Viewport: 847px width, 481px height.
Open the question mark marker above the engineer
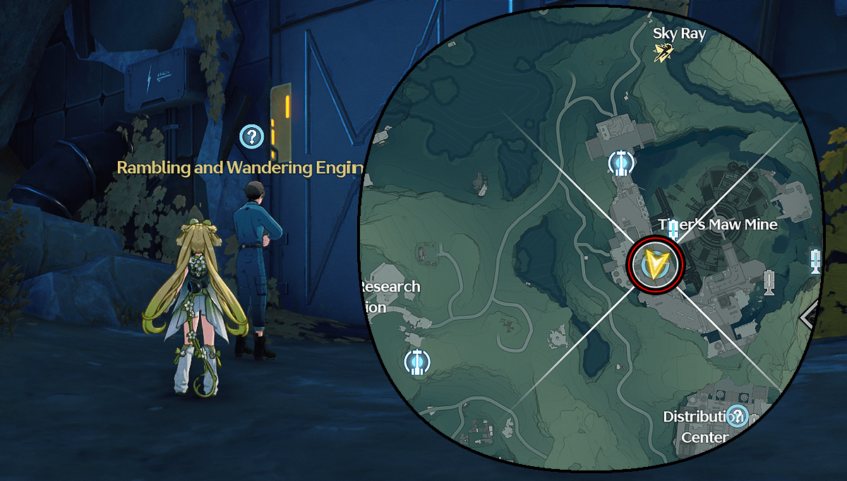(x=252, y=137)
